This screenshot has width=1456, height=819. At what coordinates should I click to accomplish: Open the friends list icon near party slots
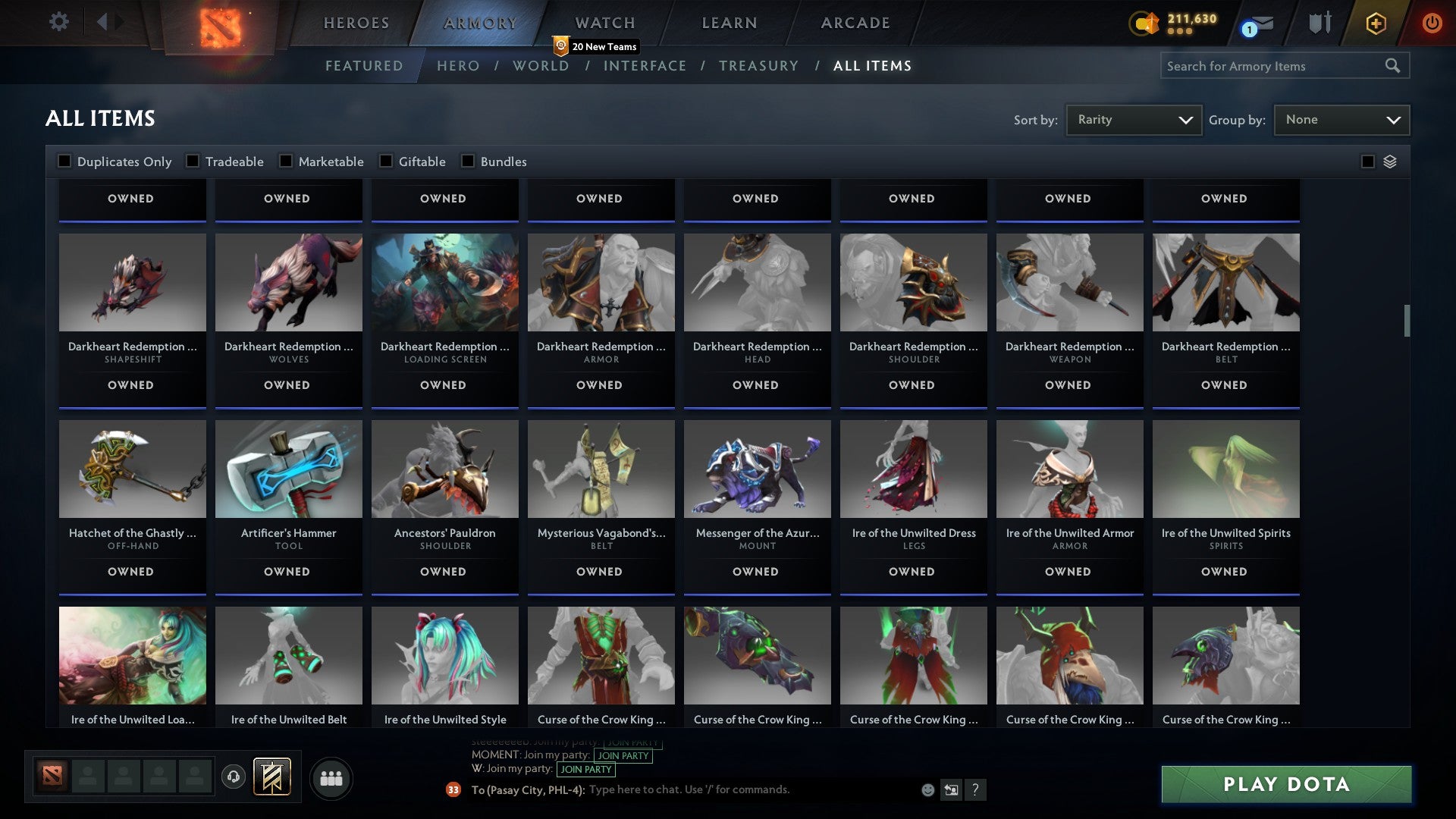click(331, 777)
